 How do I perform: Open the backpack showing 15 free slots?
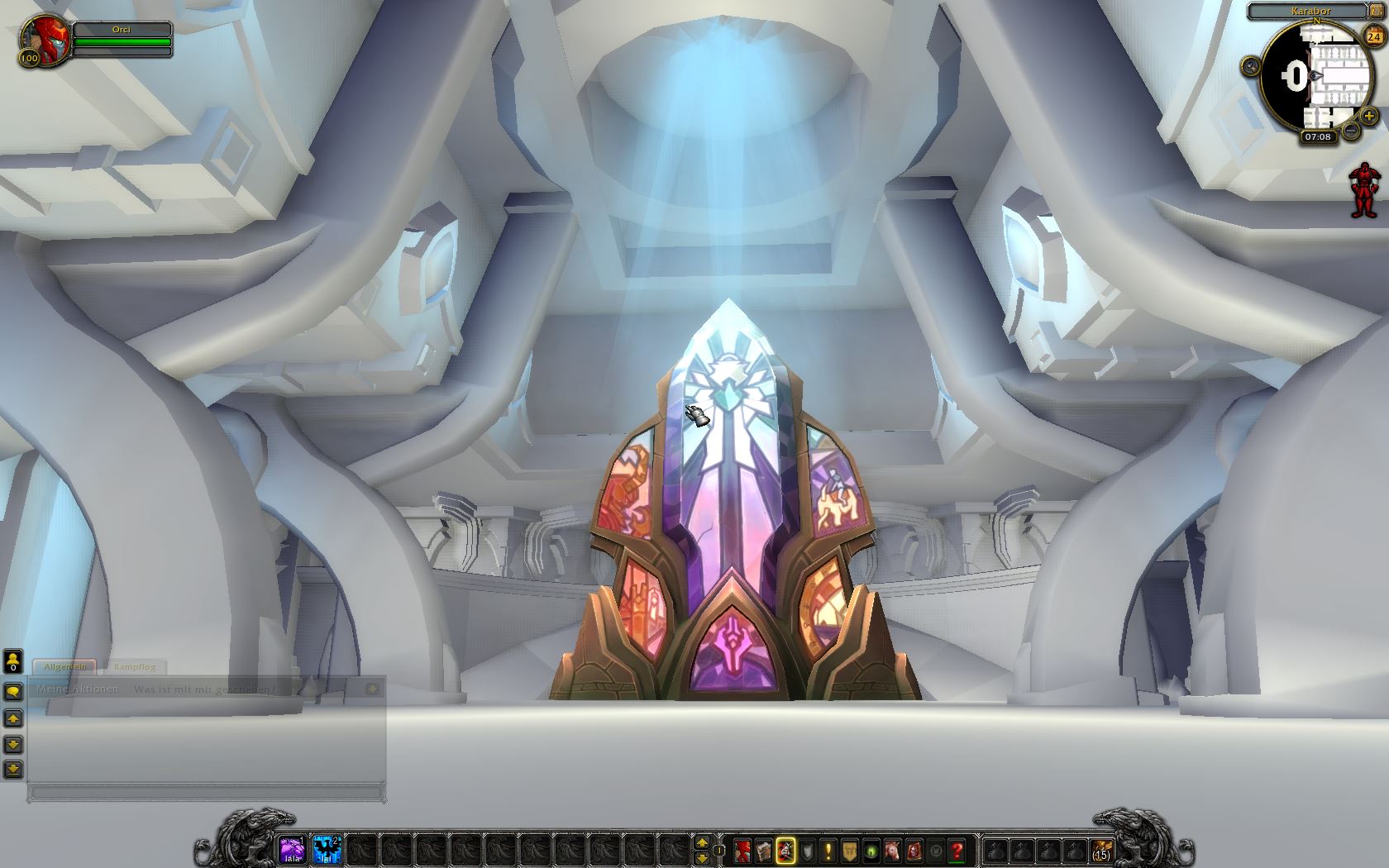[x=1101, y=850]
